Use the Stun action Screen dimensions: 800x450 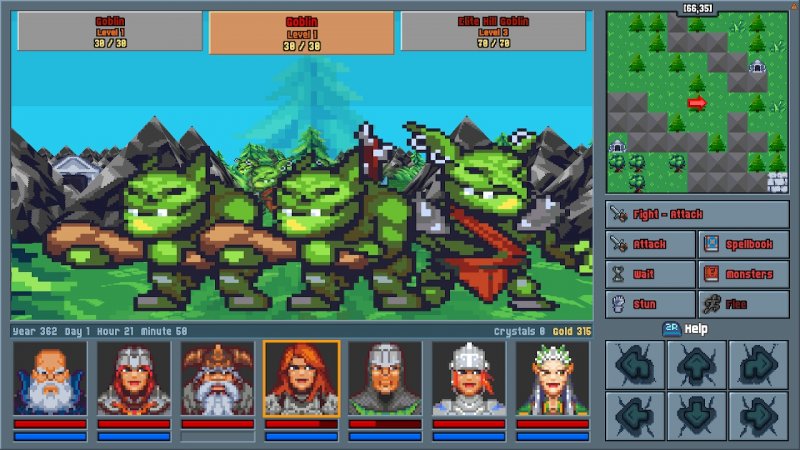(x=651, y=304)
